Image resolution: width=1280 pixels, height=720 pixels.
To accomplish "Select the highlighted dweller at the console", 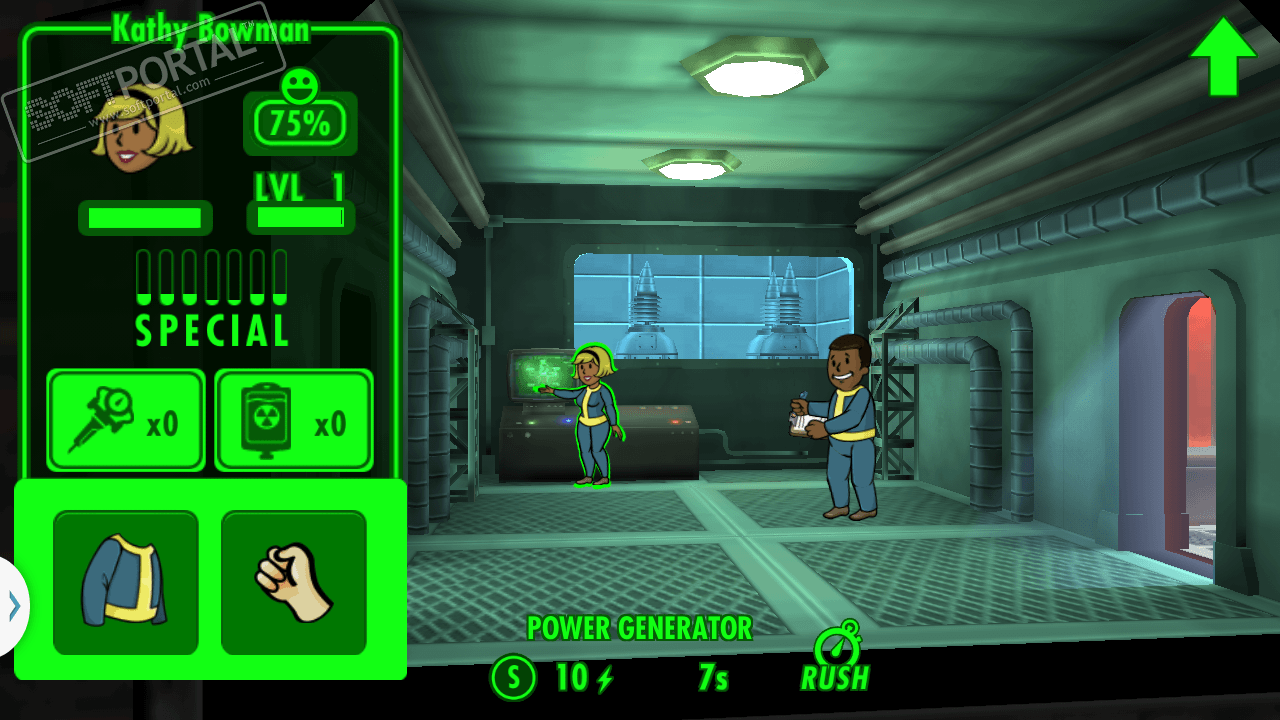I will pos(594,417).
